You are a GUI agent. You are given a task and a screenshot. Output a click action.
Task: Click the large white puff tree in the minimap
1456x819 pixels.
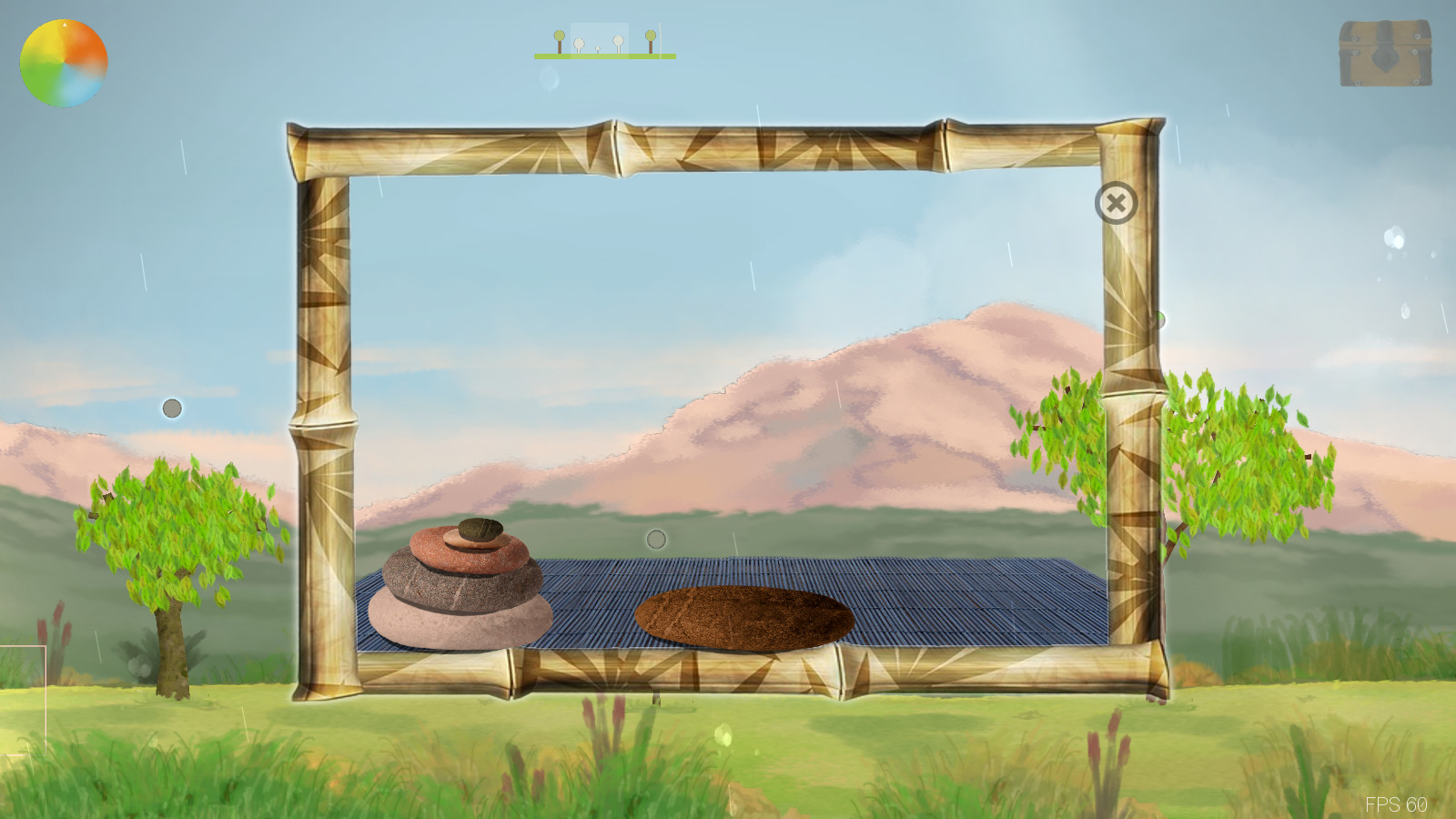point(618,42)
